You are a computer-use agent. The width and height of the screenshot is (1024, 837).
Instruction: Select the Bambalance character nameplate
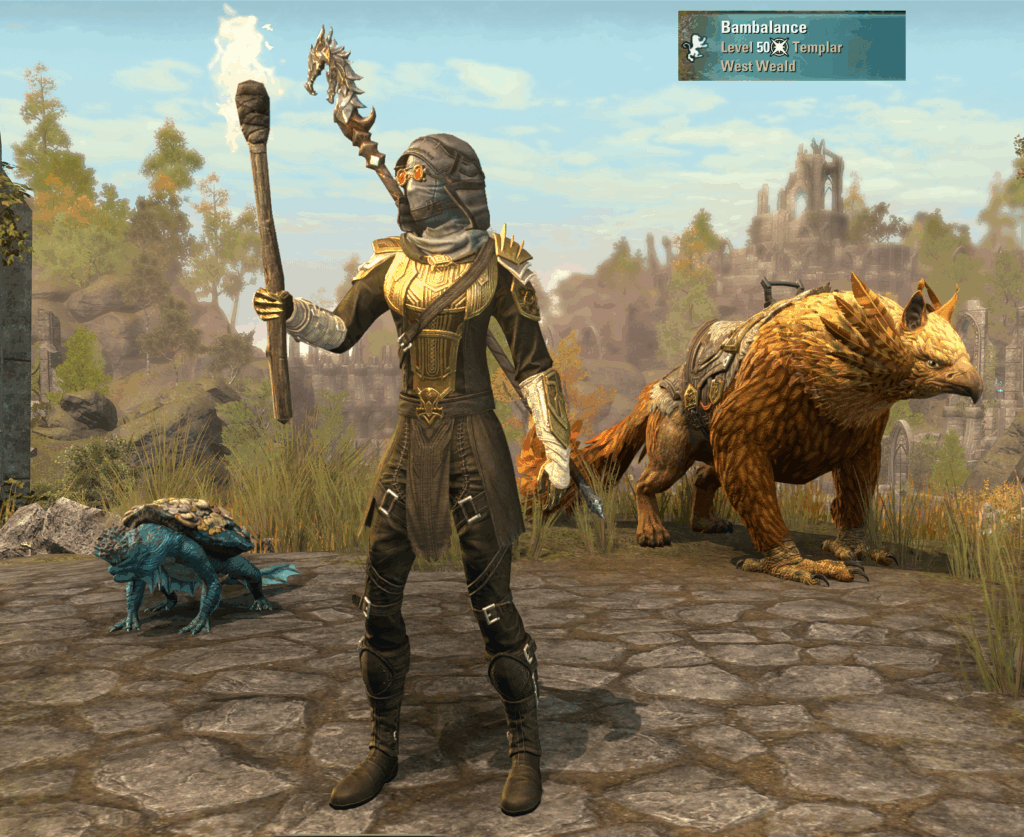(791, 46)
